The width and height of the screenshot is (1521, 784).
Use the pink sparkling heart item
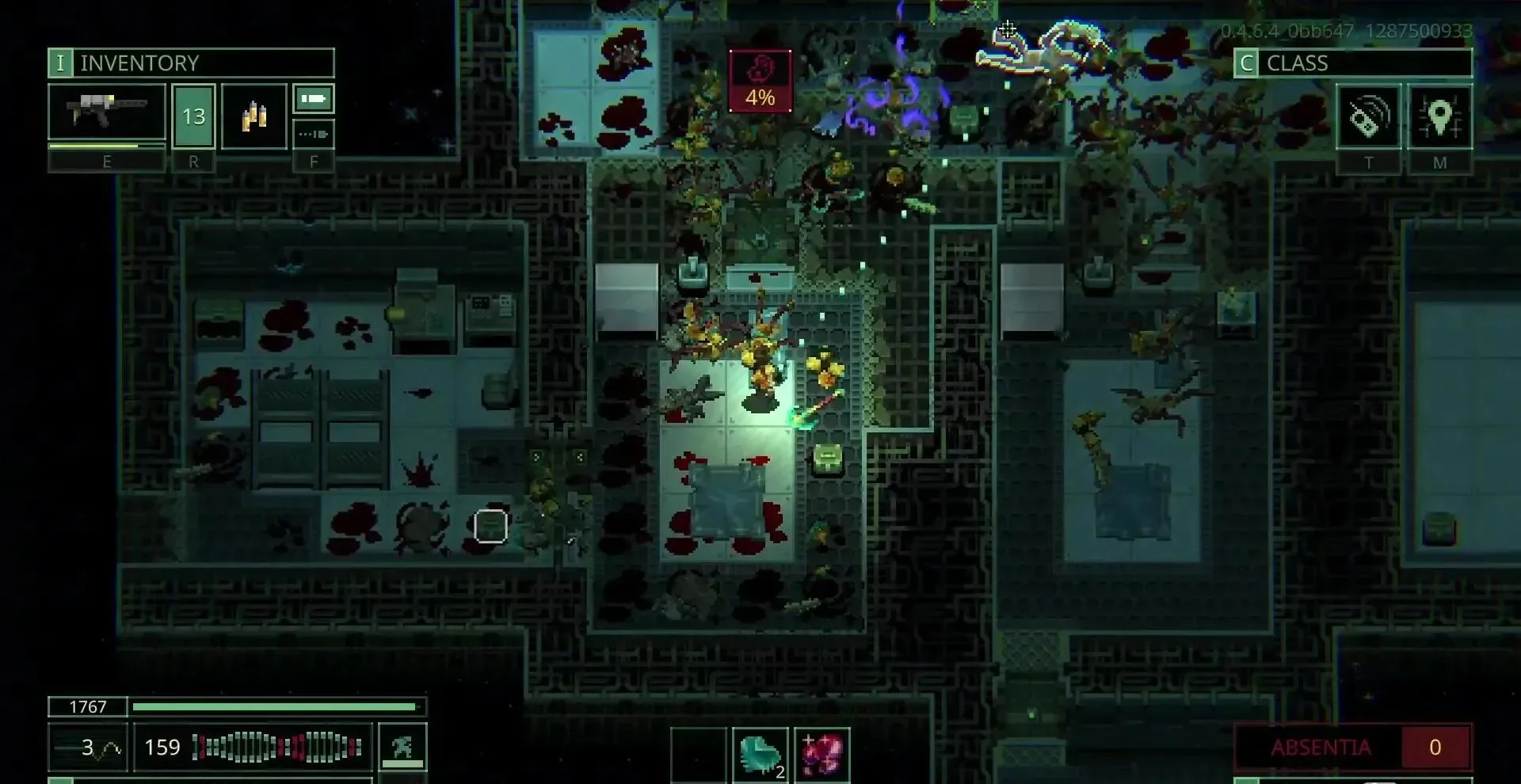822,754
